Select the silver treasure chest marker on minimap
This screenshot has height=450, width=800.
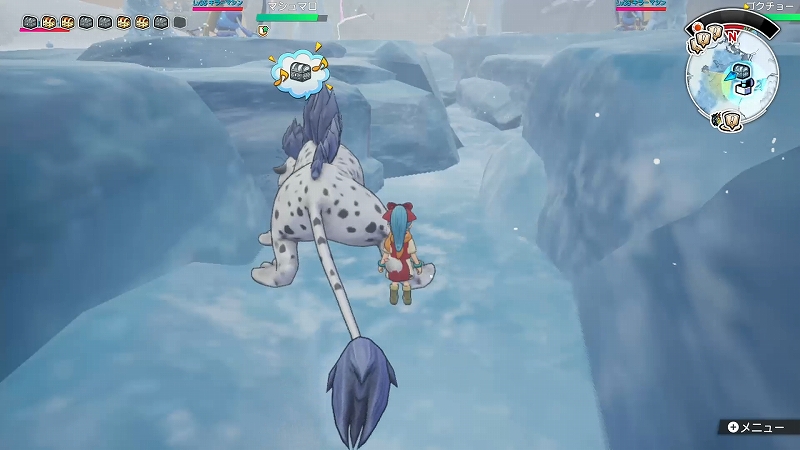pos(741,71)
